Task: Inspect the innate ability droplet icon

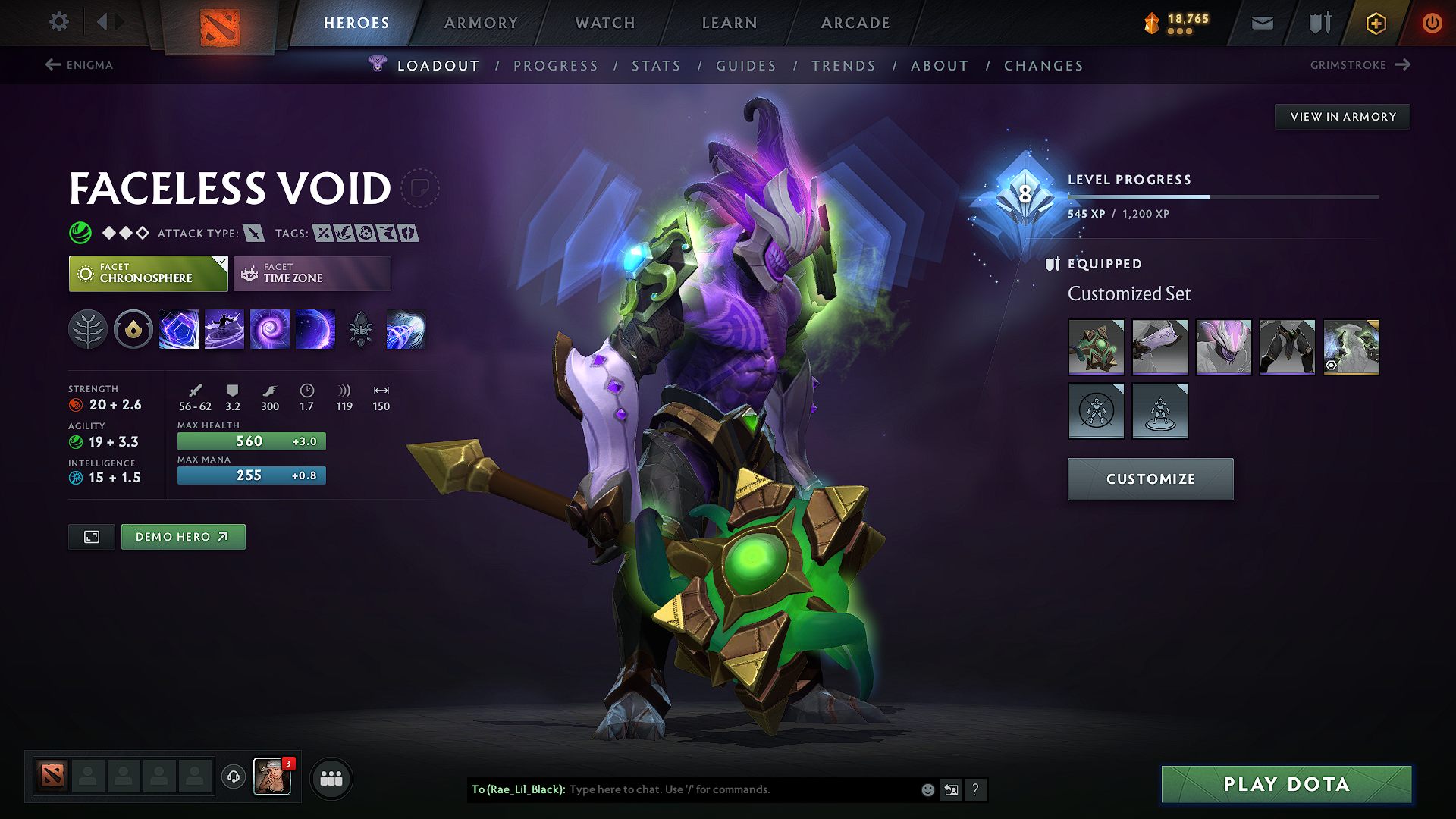Action: click(x=133, y=328)
